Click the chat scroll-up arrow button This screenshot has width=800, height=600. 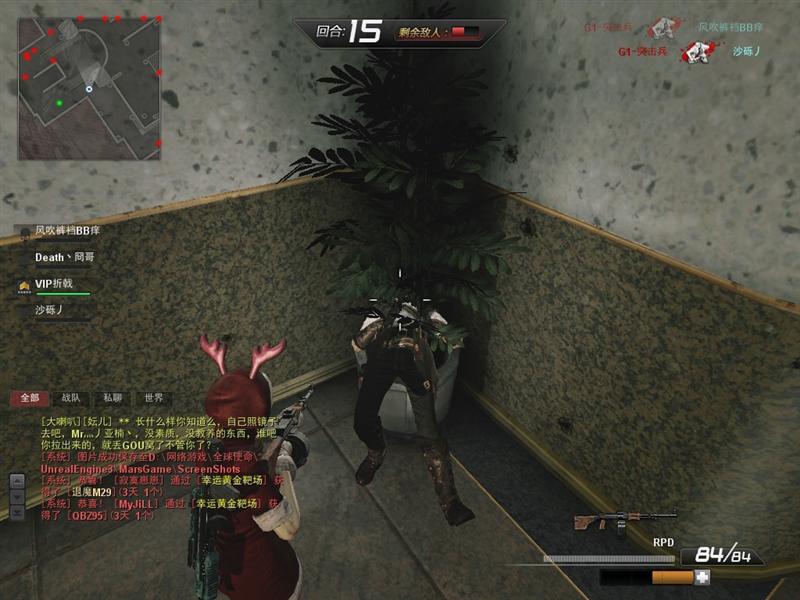pos(17,480)
